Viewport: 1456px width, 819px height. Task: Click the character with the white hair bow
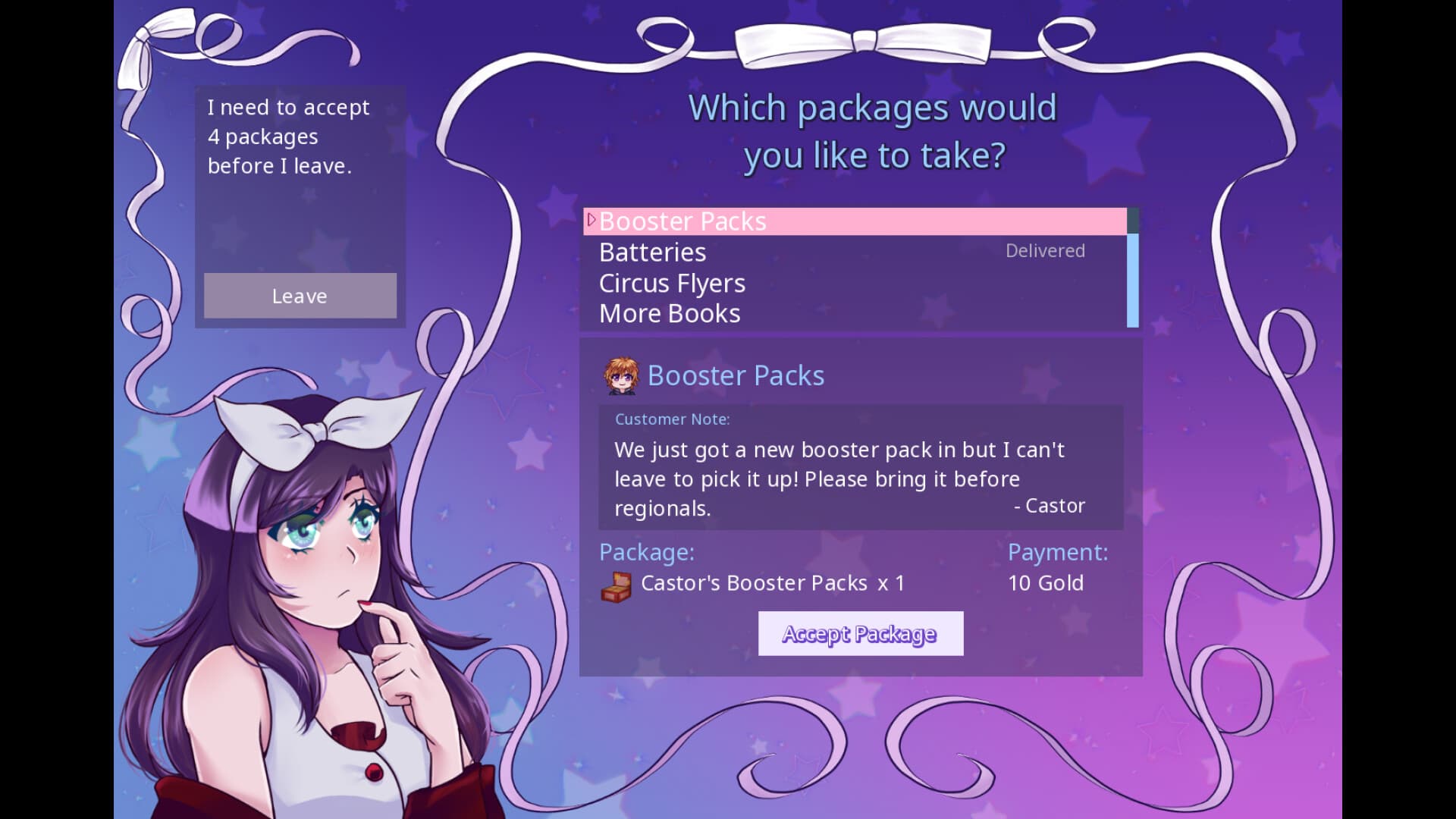tap(318, 531)
